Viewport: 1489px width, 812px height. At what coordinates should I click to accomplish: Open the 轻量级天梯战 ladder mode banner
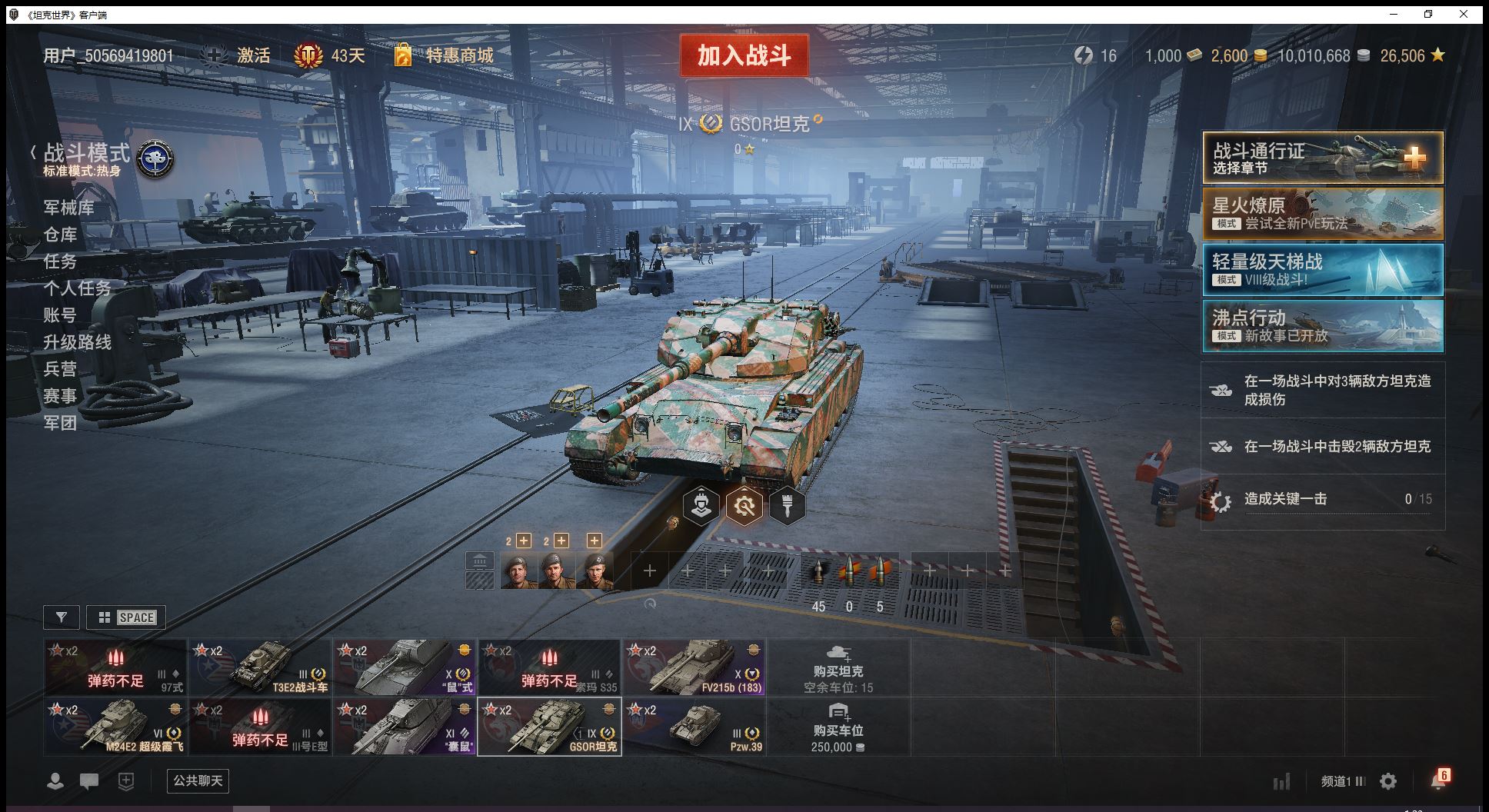(x=1323, y=270)
